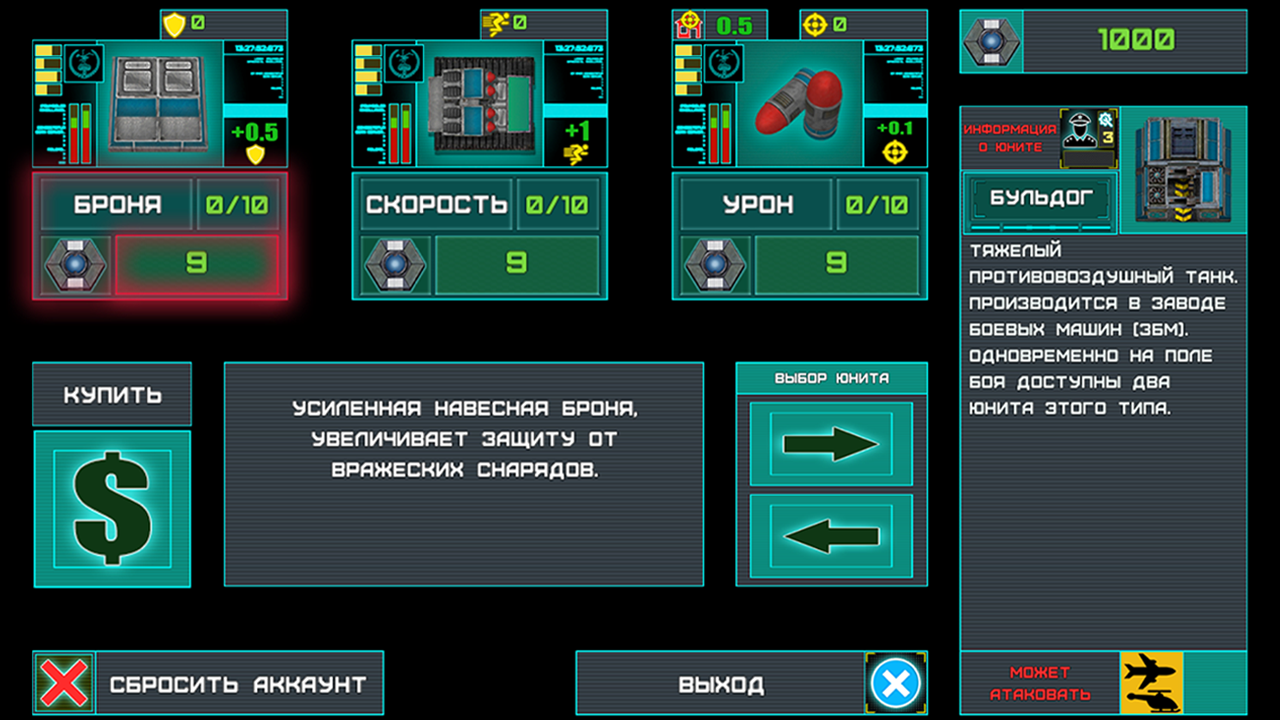Expand the БУЛЬДОГ unit name field
Image resolution: width=1280 pixels, height=720 pixels.
pos(1040,199)
